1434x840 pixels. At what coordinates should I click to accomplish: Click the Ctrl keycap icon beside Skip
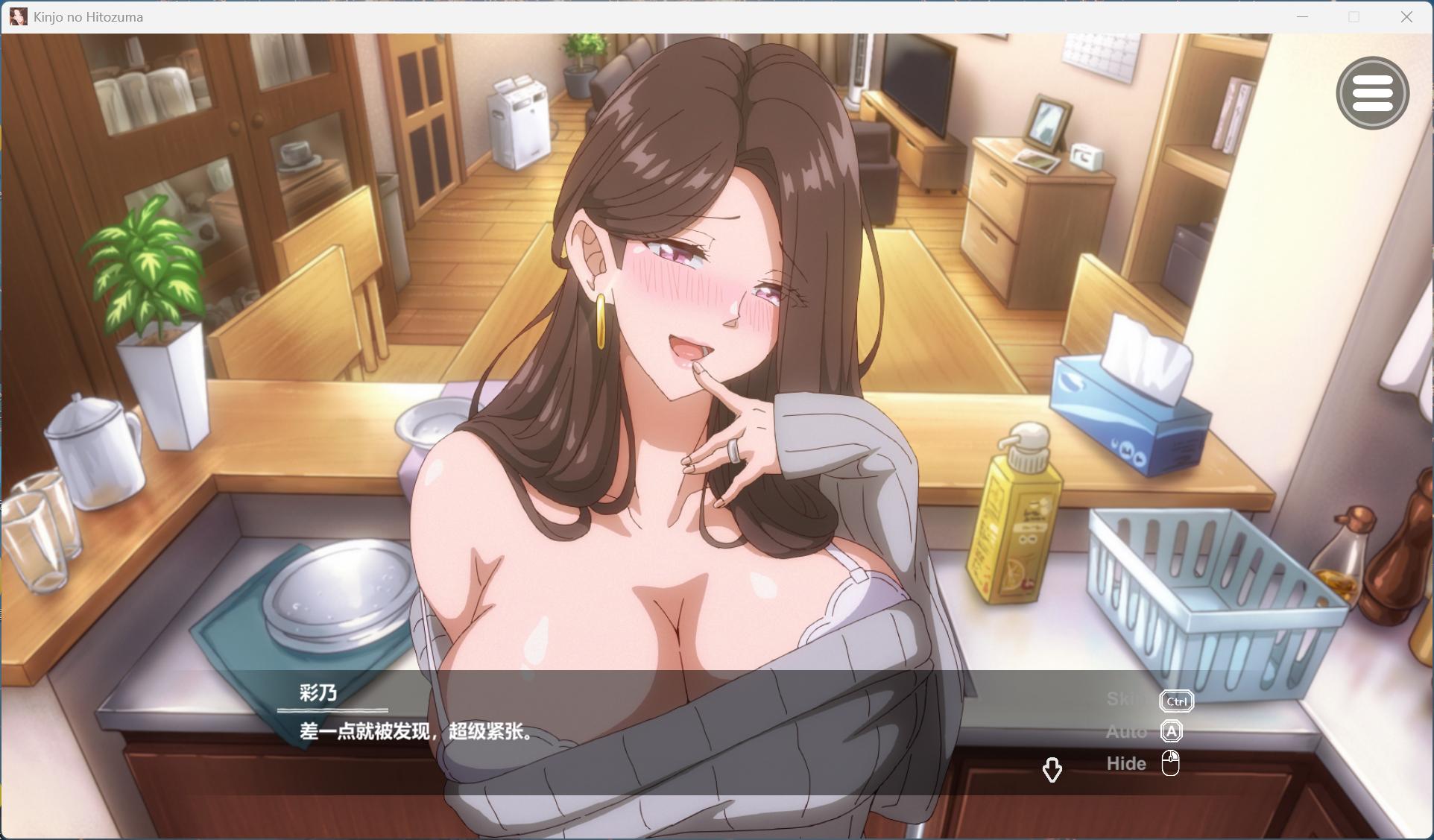coord(1175,701)
